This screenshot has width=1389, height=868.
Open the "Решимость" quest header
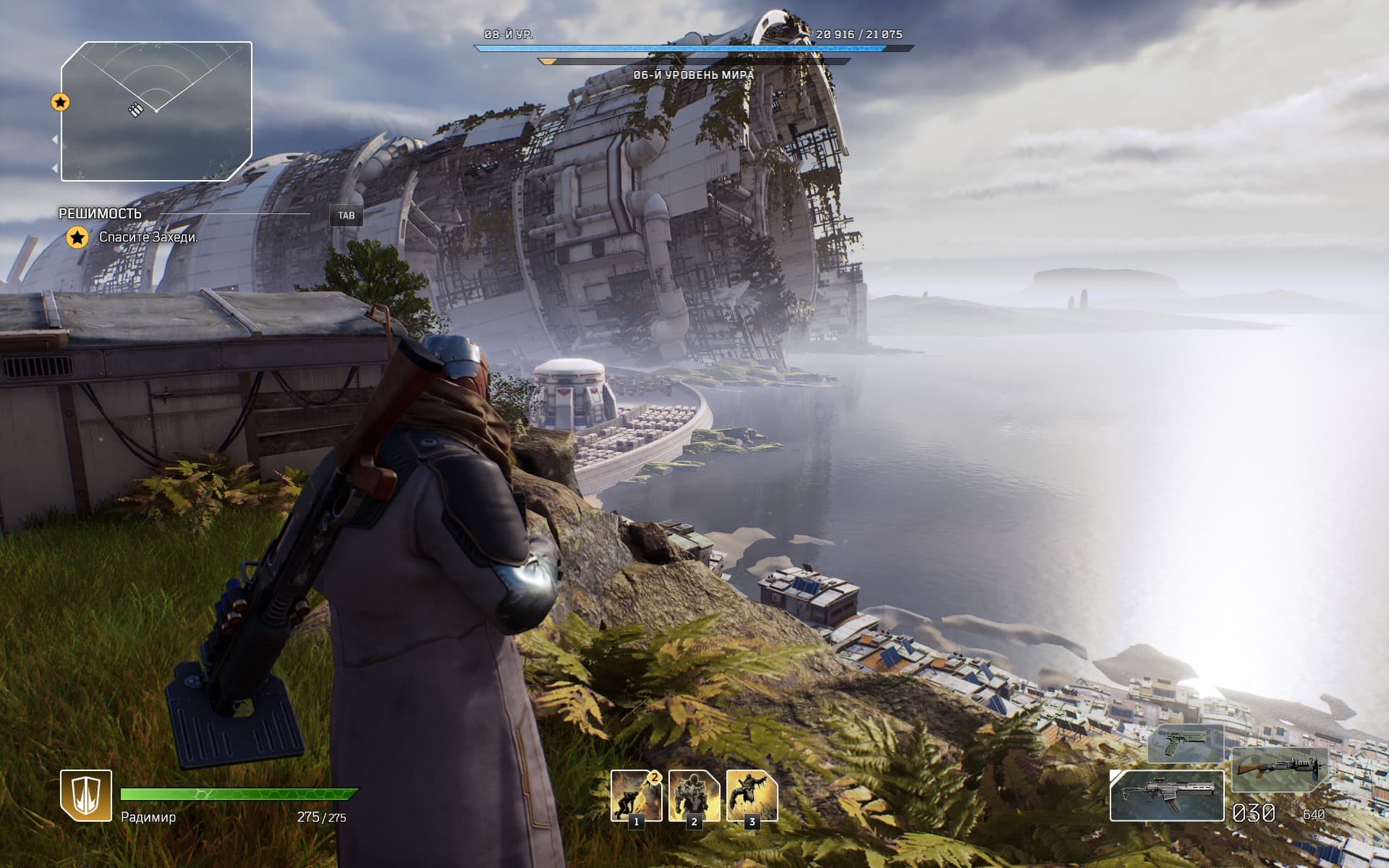pyautogui.click(x=101, y=213)
